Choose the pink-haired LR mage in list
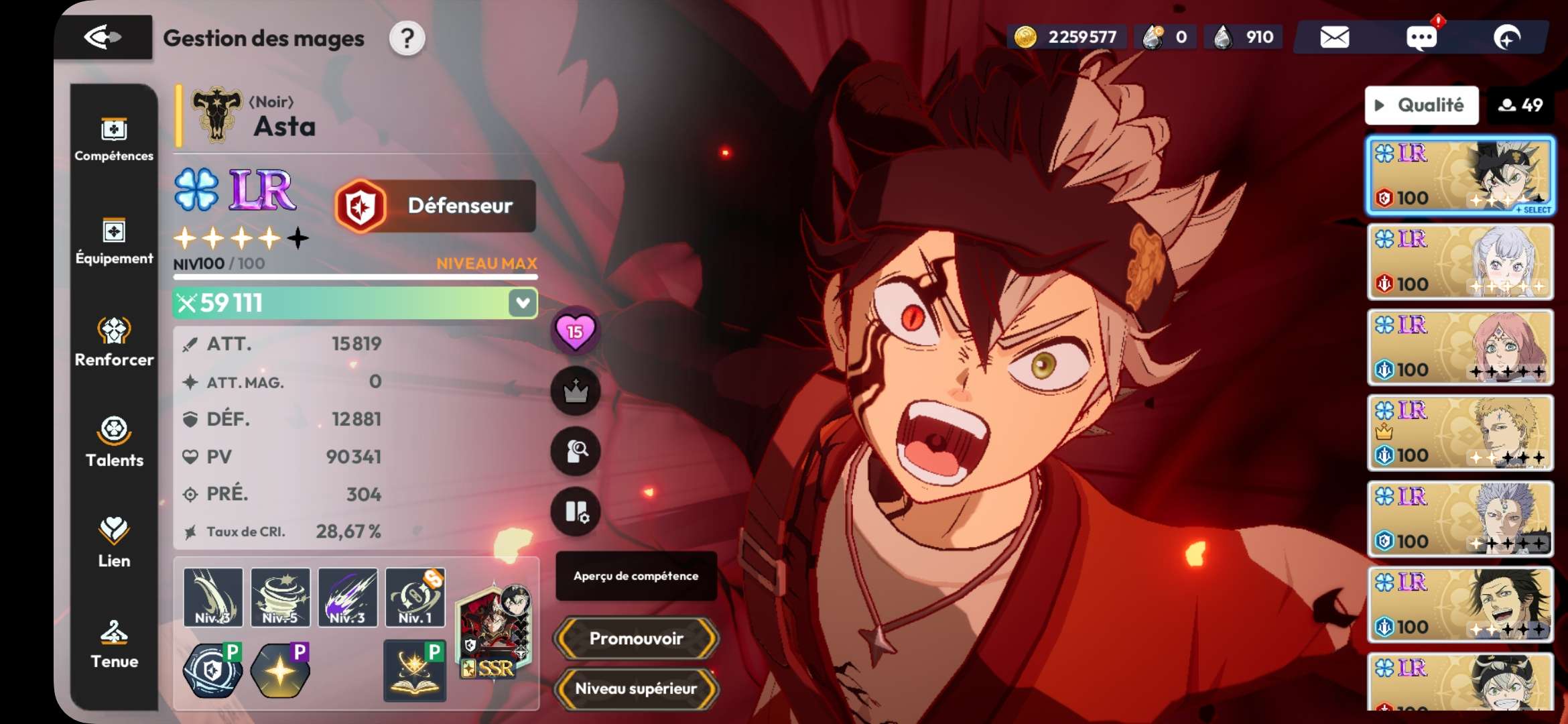The width and height of the screenshot is (1568, 724). (x=1460, y=347)
